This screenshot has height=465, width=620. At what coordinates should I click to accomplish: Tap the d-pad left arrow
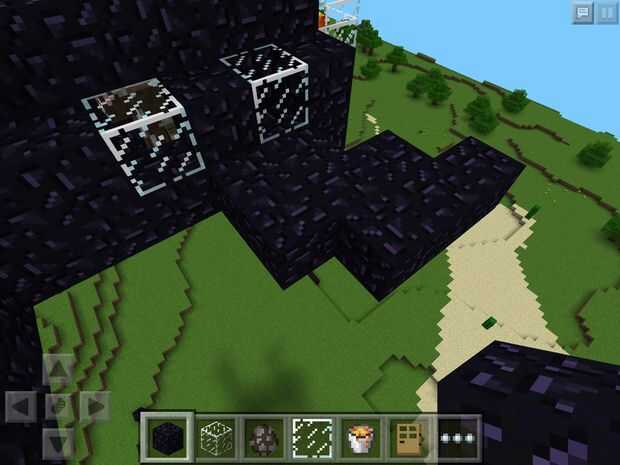pyautogui.click(x=21, y=407)
